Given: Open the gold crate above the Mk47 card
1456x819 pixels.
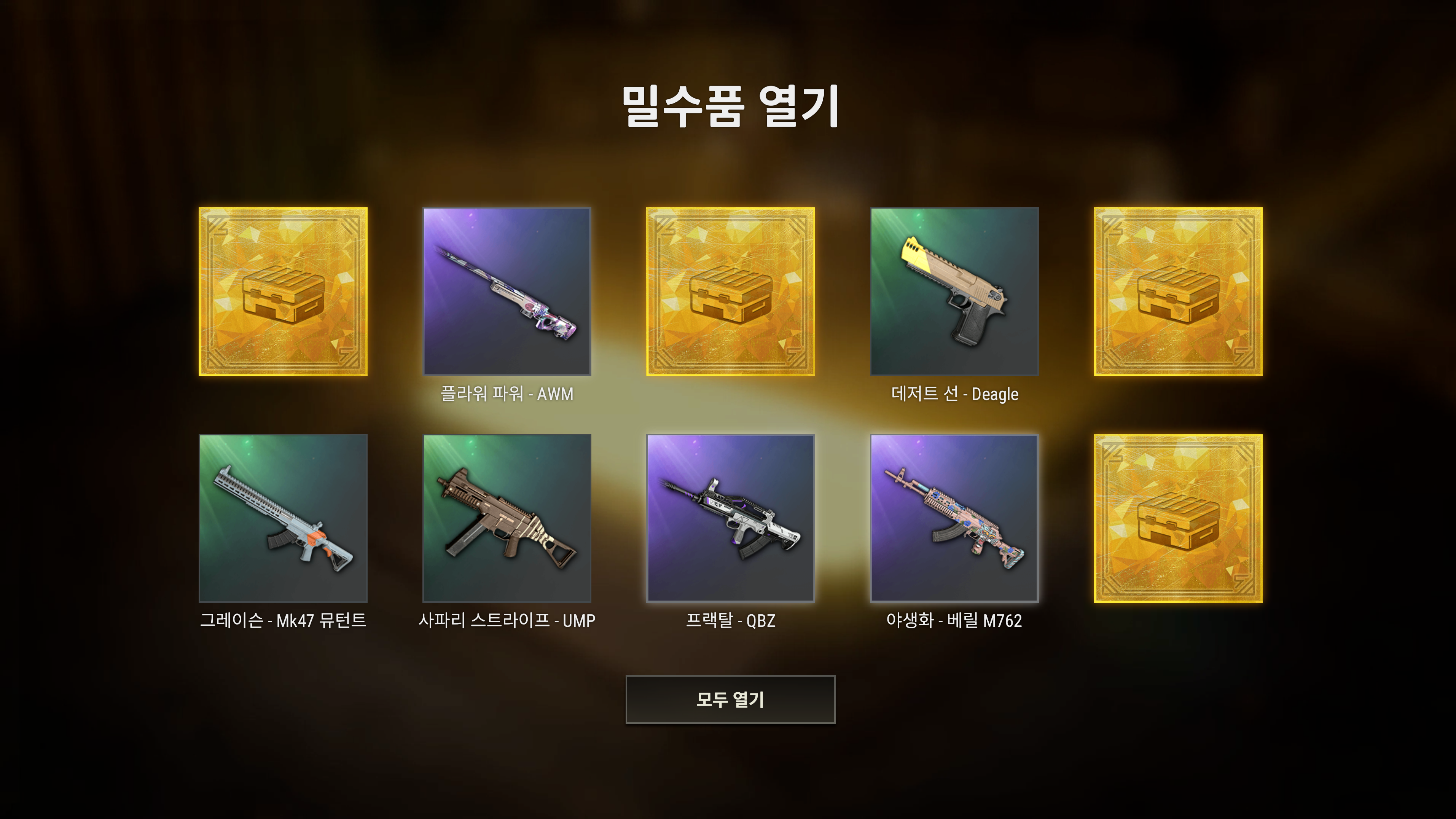Looking at the screenshot, I should pos(283,291).
